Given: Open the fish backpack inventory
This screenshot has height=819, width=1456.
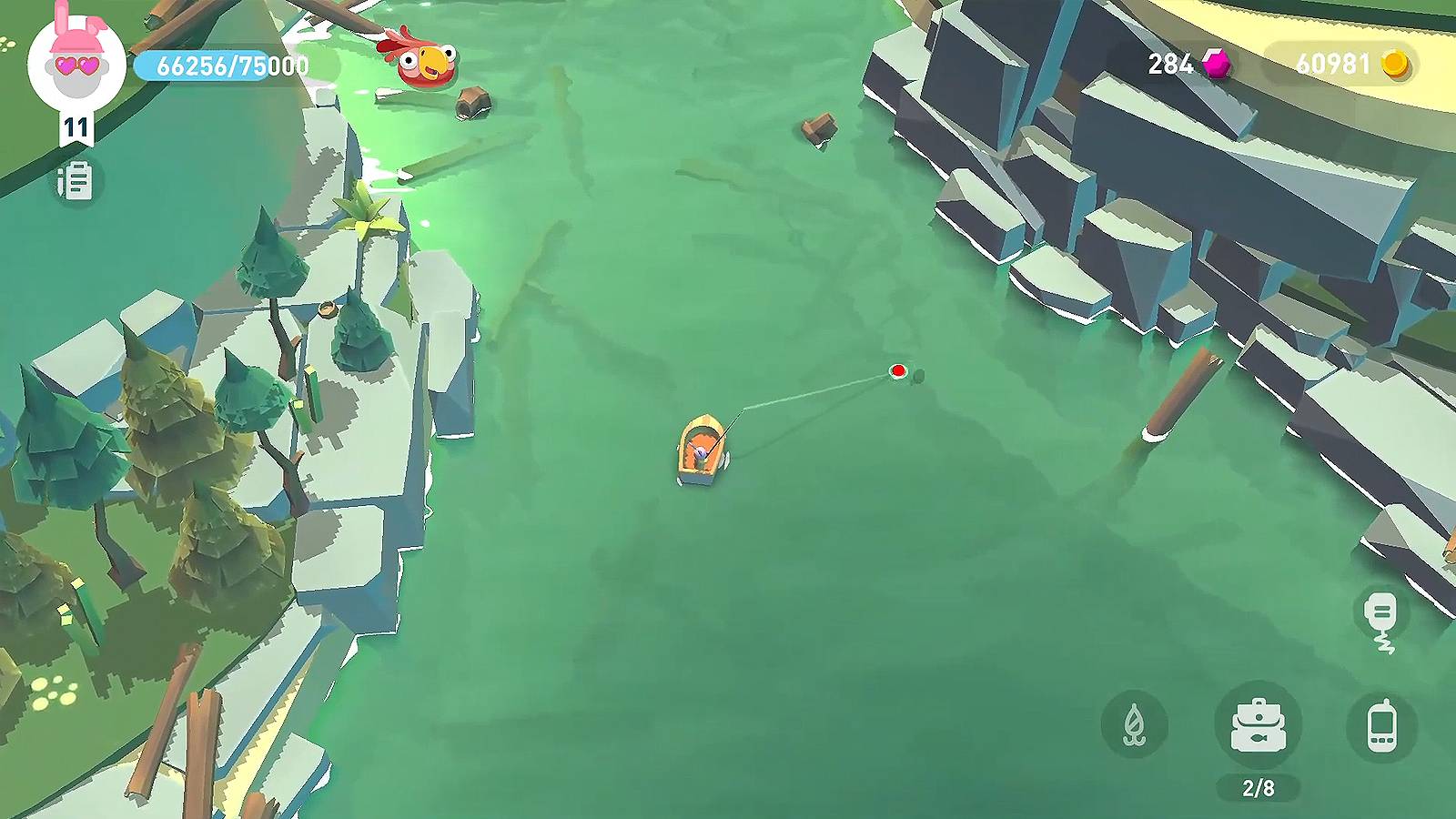Looking at the screenshot, I should pyautogui.click(x=1259, y=725).
